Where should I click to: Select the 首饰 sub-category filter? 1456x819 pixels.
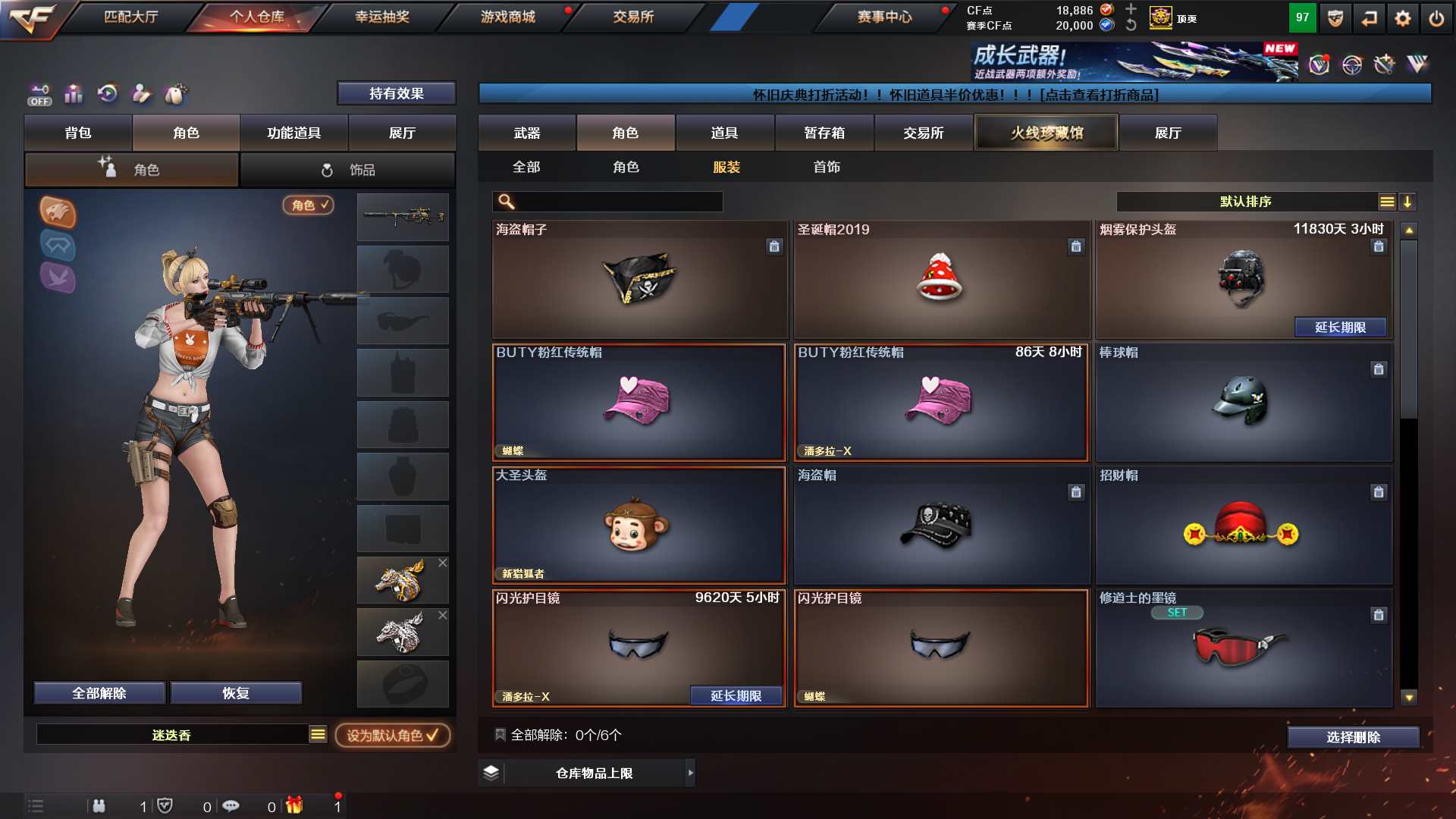826,167
